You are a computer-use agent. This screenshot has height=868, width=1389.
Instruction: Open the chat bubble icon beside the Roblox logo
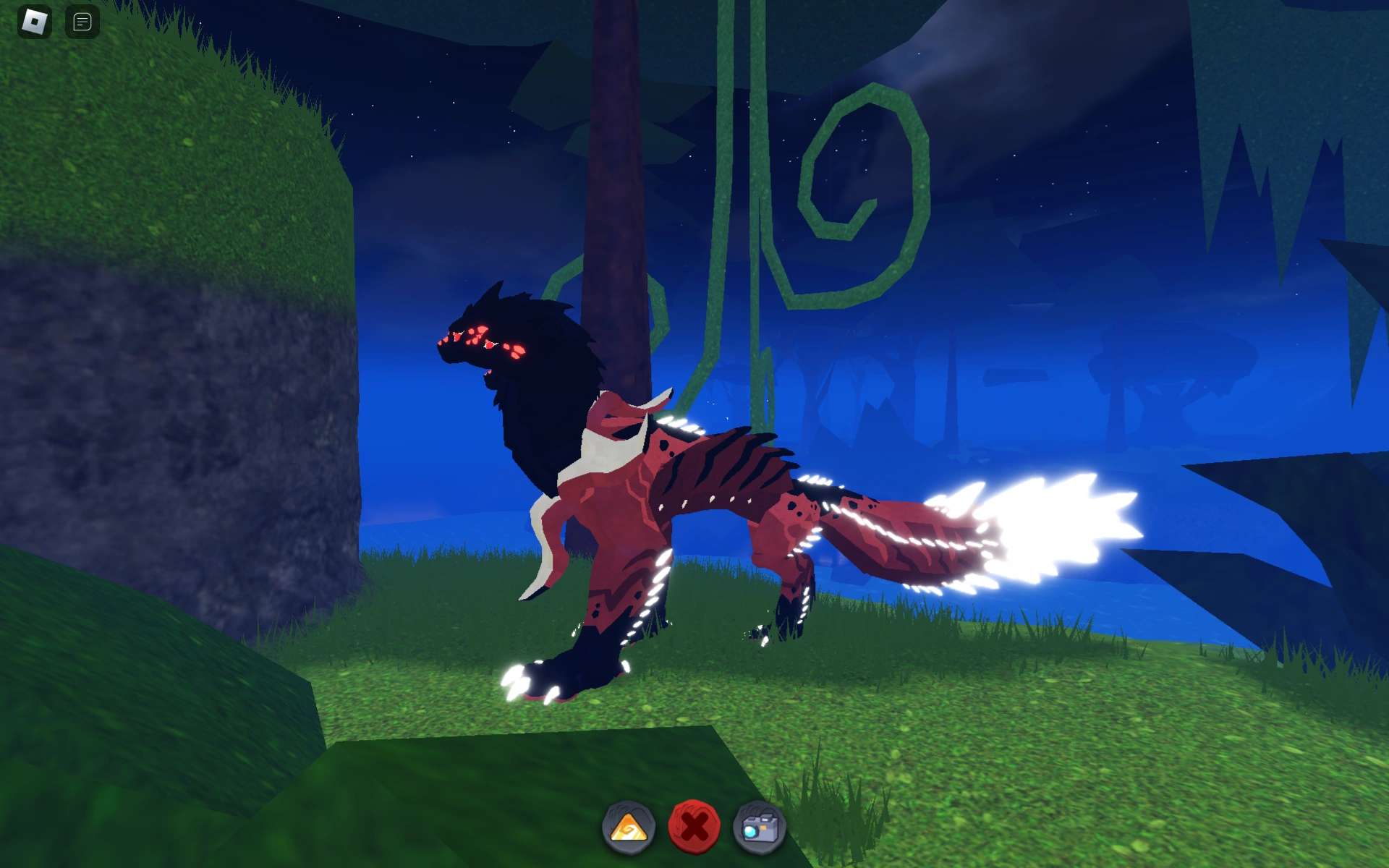pos(82,21)
